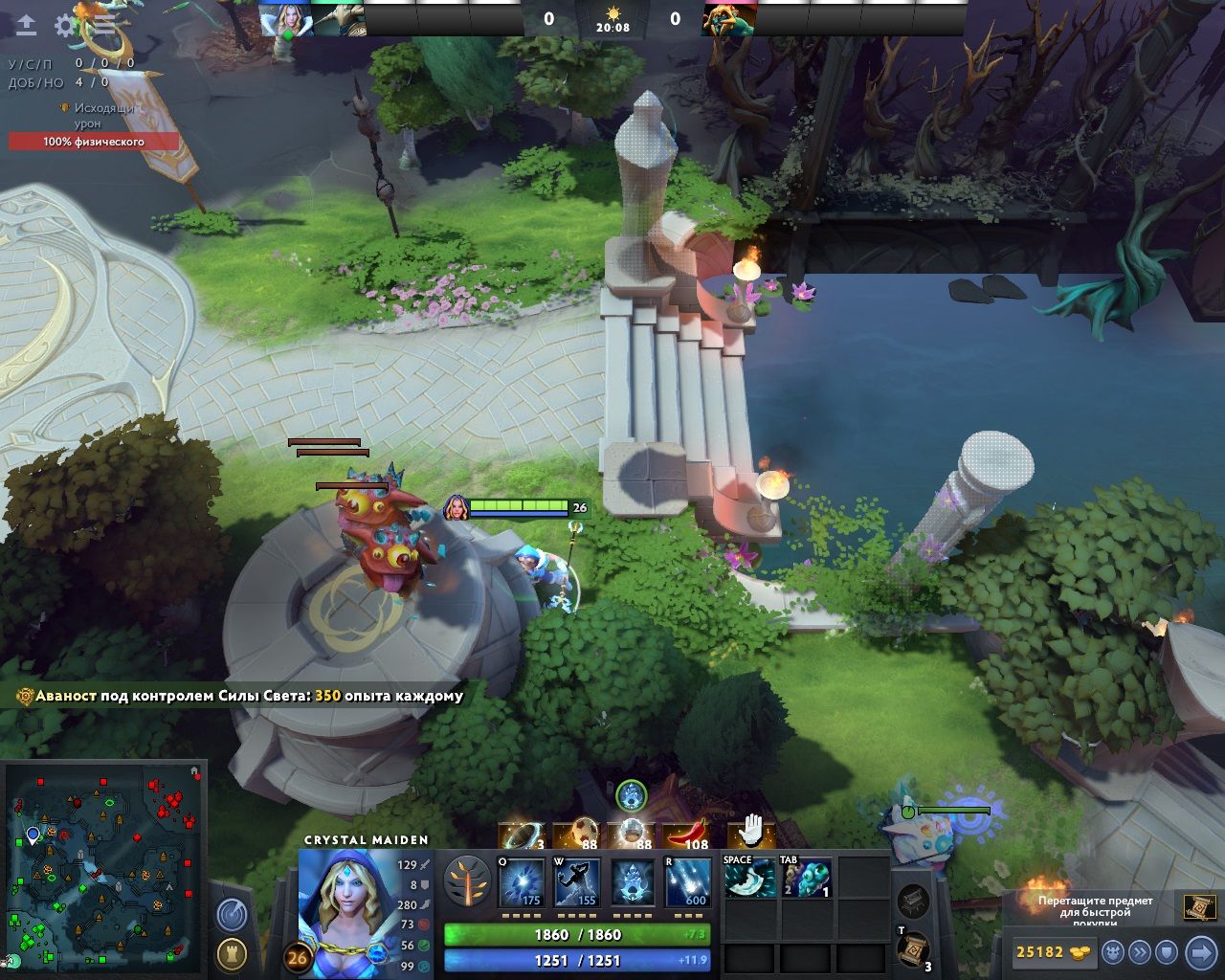Click the upward arrow dashboard button

[x=26, y=26]
